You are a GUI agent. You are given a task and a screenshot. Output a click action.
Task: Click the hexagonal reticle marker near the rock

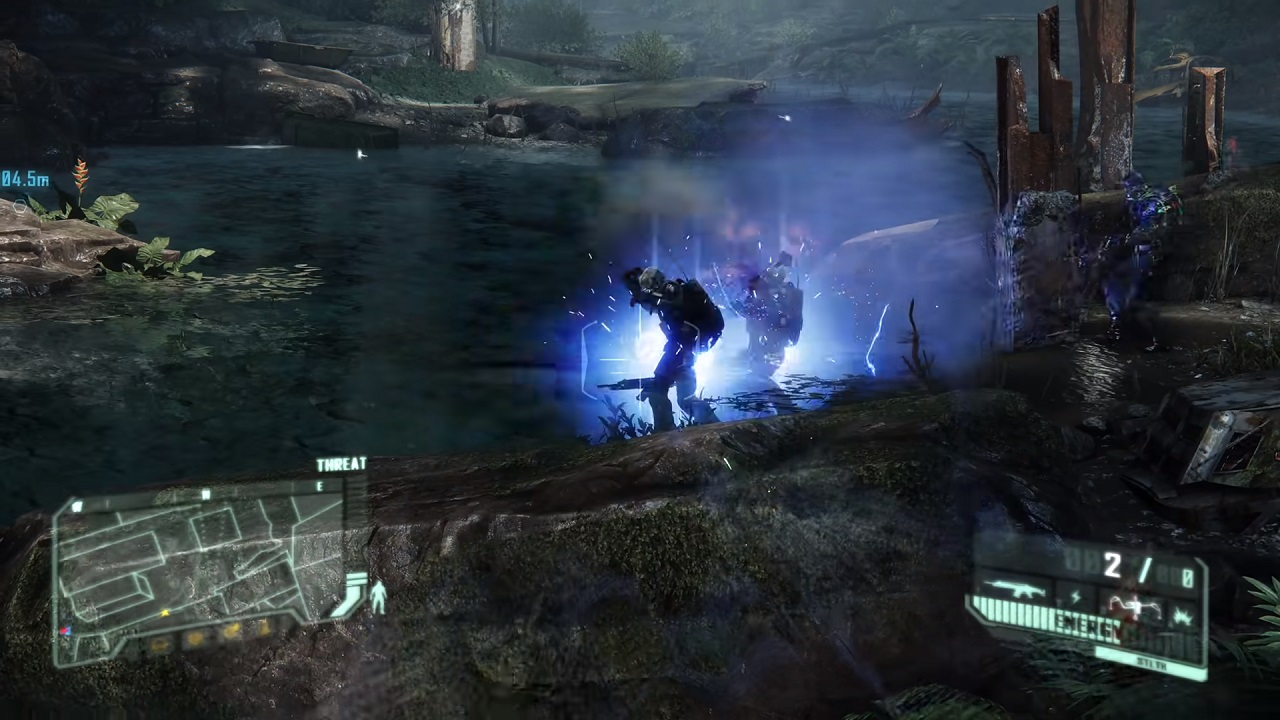[20, 206]
